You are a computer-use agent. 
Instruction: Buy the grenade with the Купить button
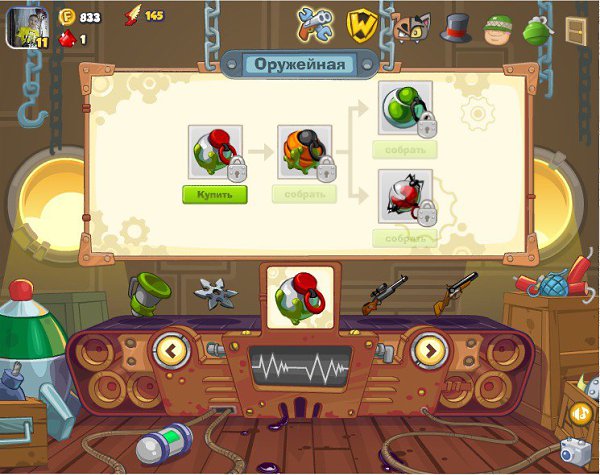coord(214,194)
